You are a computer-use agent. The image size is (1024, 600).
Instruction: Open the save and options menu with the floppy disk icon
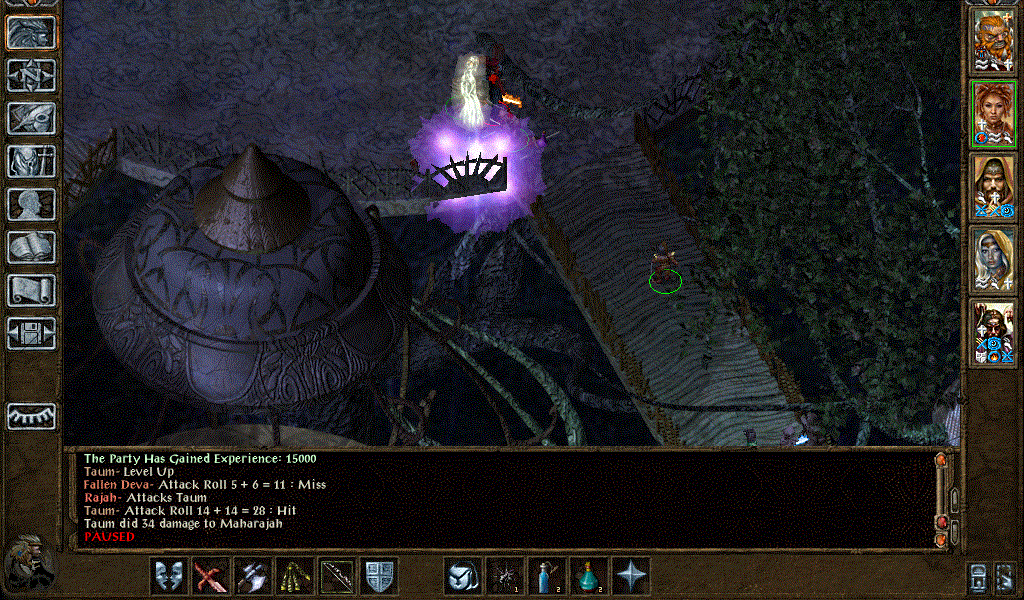click(x=32, y=333)
